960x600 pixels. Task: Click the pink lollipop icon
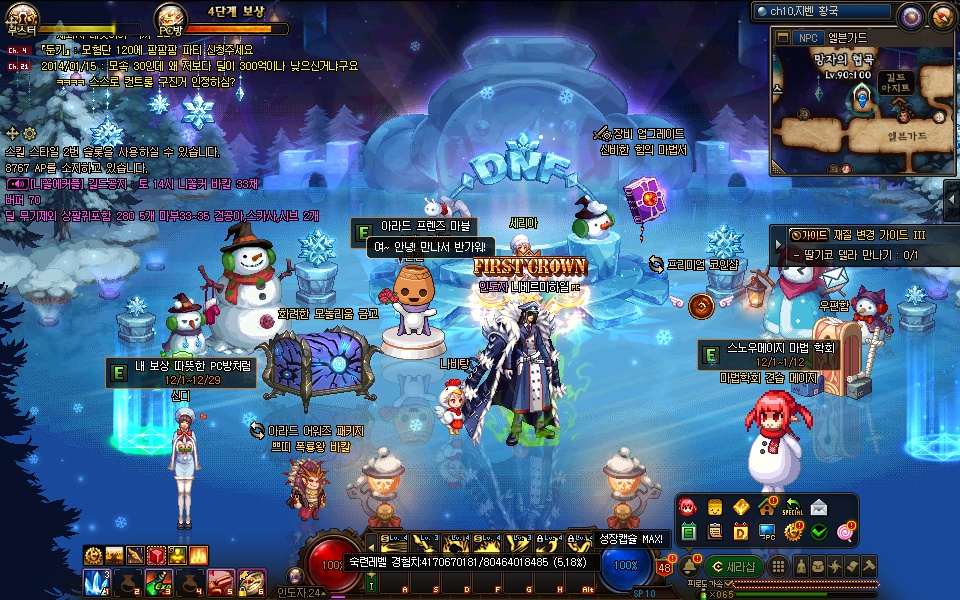[845, 531]
